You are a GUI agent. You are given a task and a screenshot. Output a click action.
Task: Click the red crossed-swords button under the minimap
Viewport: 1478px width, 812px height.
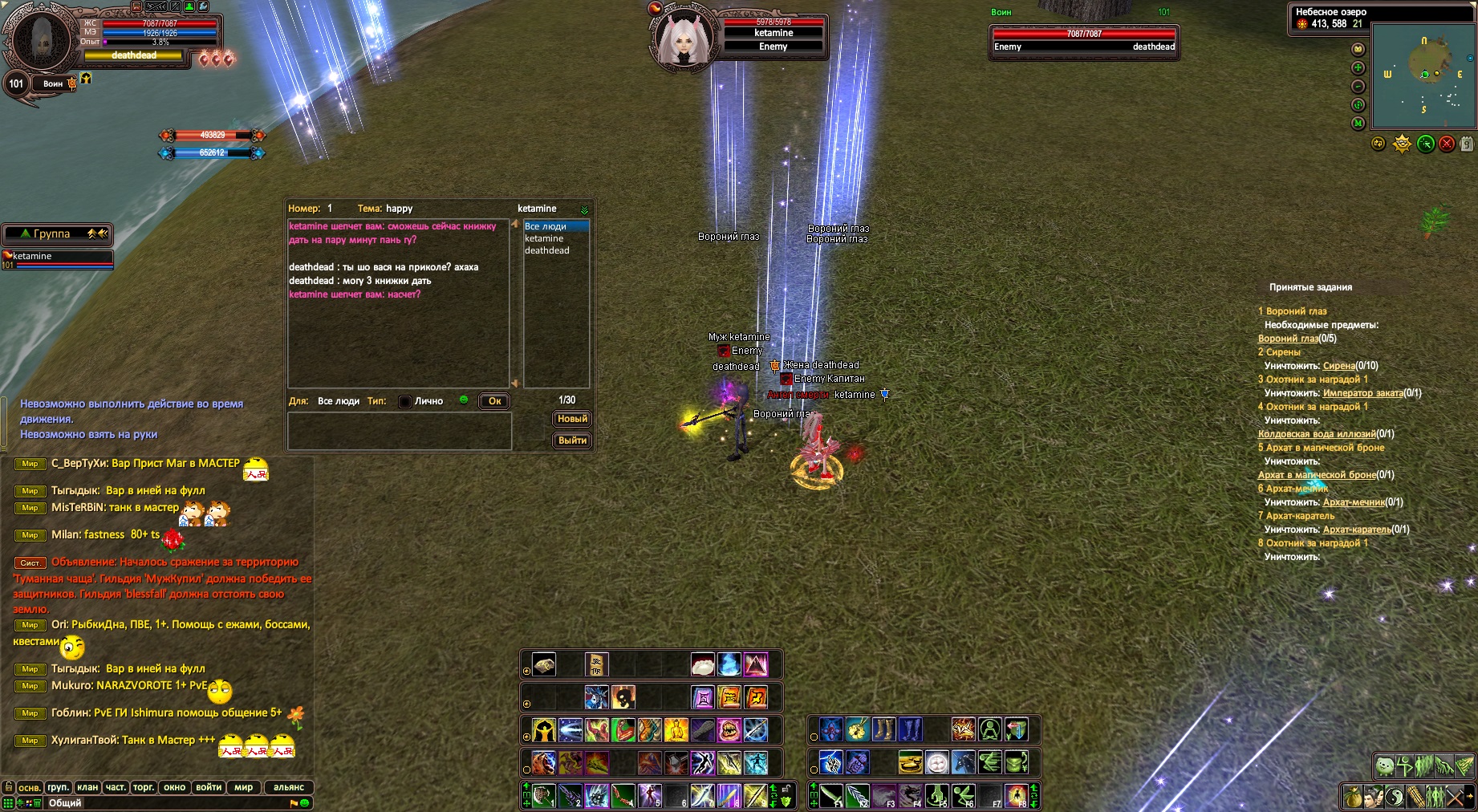(1447, 144)
